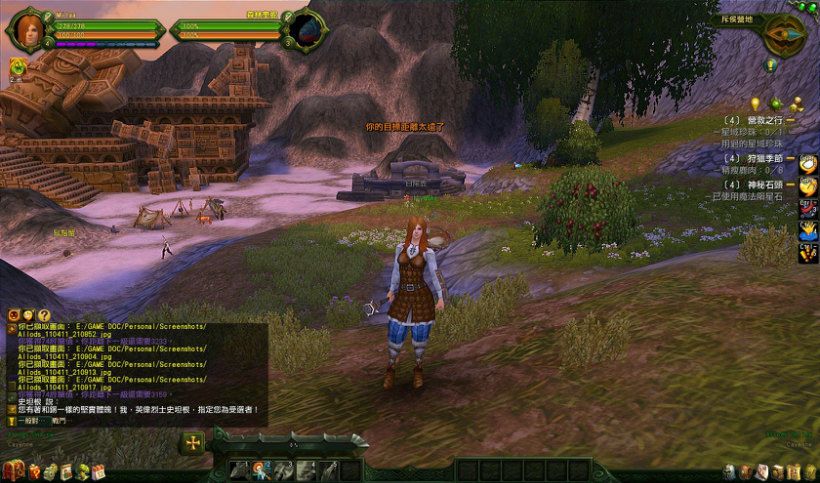Open the compass minimap
820x483 pixels.
pos(785,34)
